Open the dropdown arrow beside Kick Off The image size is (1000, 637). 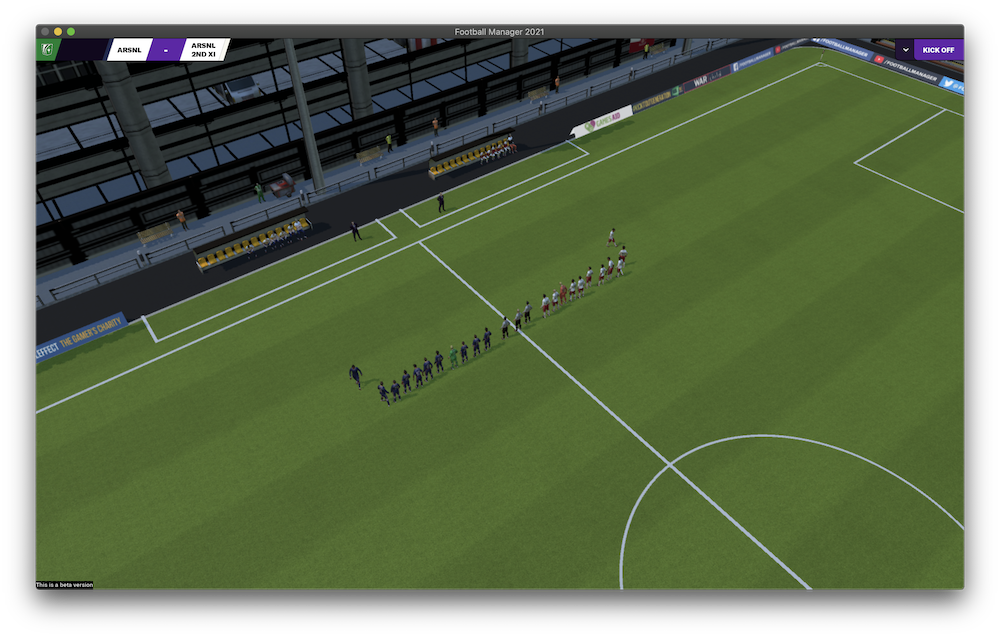tap(905, 50)
